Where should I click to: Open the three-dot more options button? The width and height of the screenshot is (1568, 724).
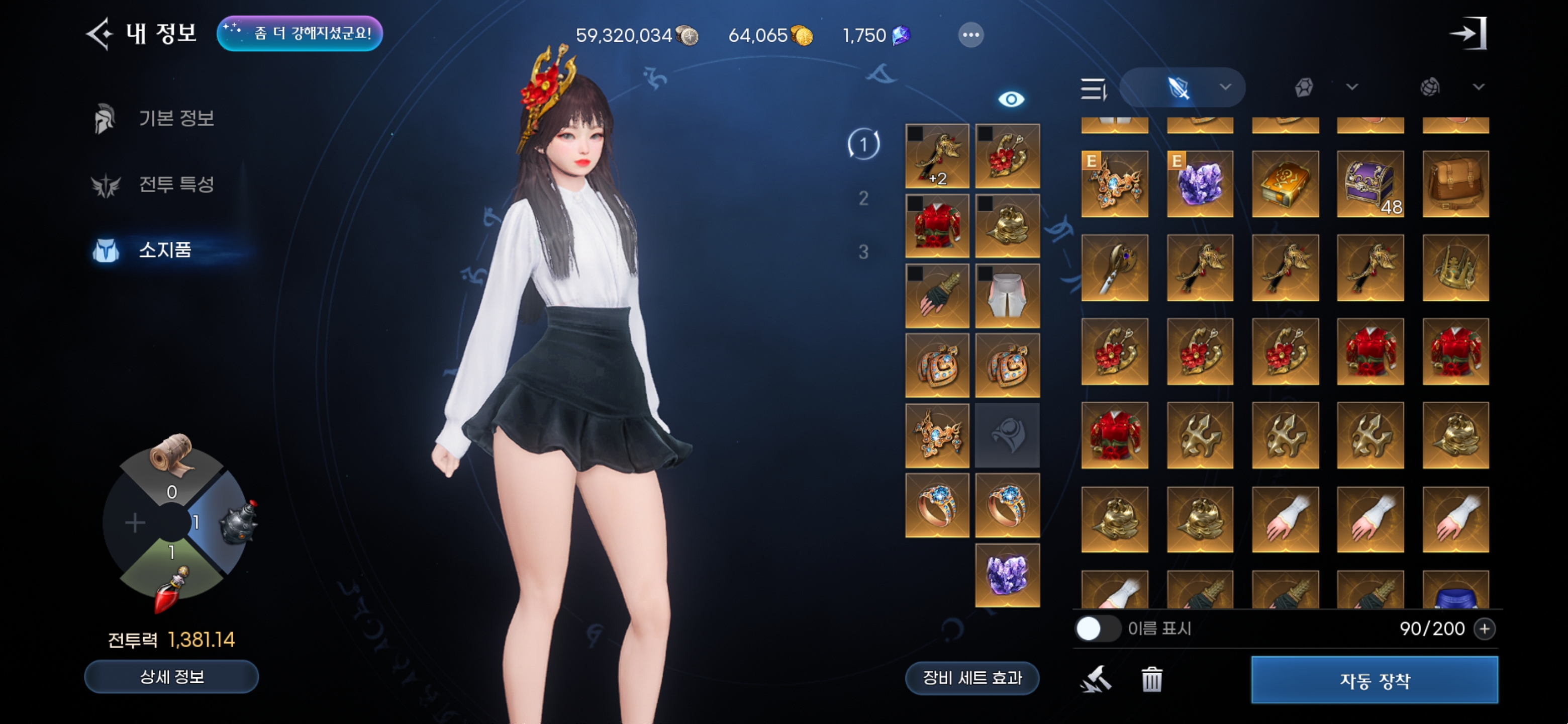970,35
